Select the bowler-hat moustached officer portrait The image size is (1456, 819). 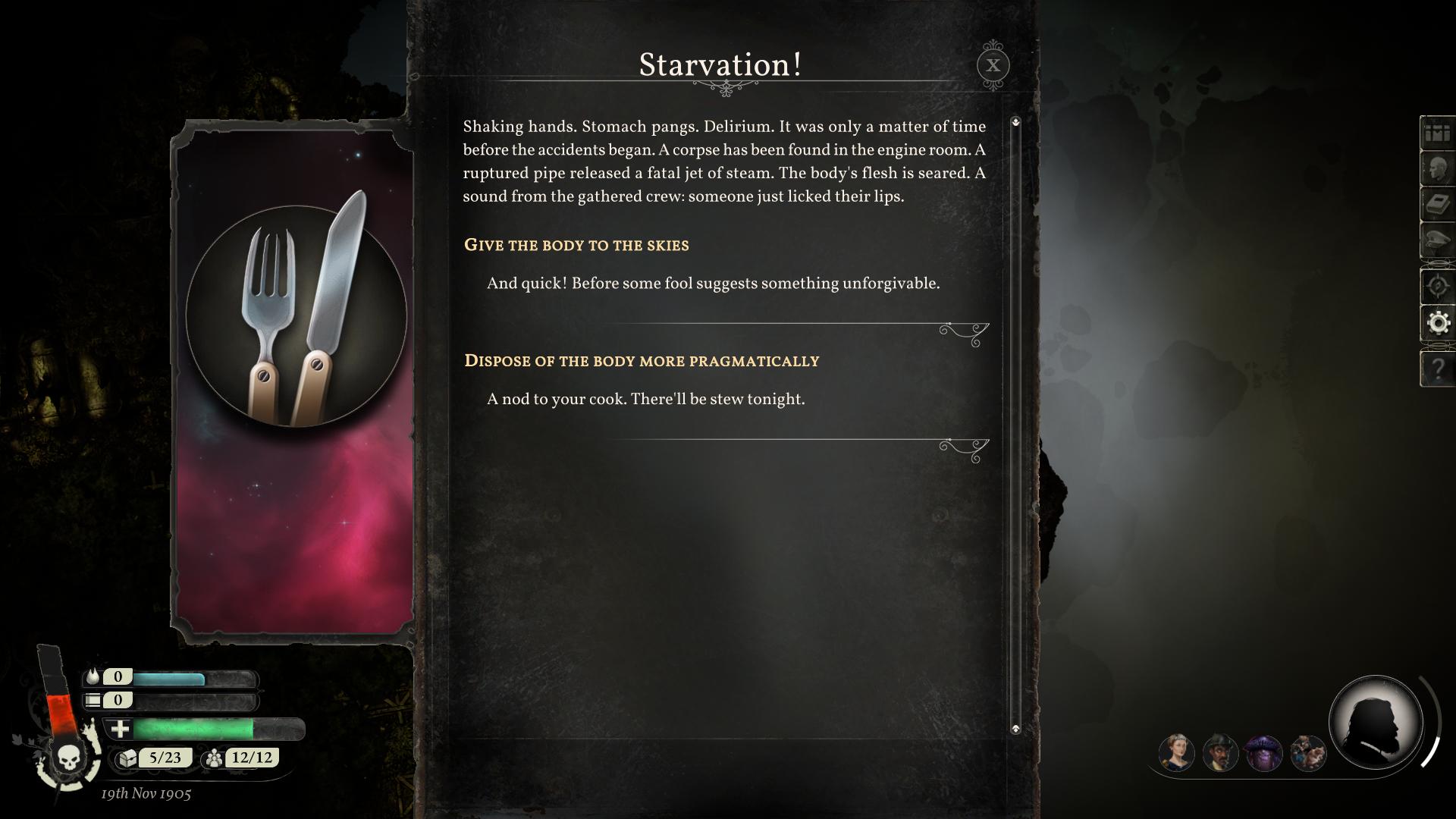point(1220,753)
